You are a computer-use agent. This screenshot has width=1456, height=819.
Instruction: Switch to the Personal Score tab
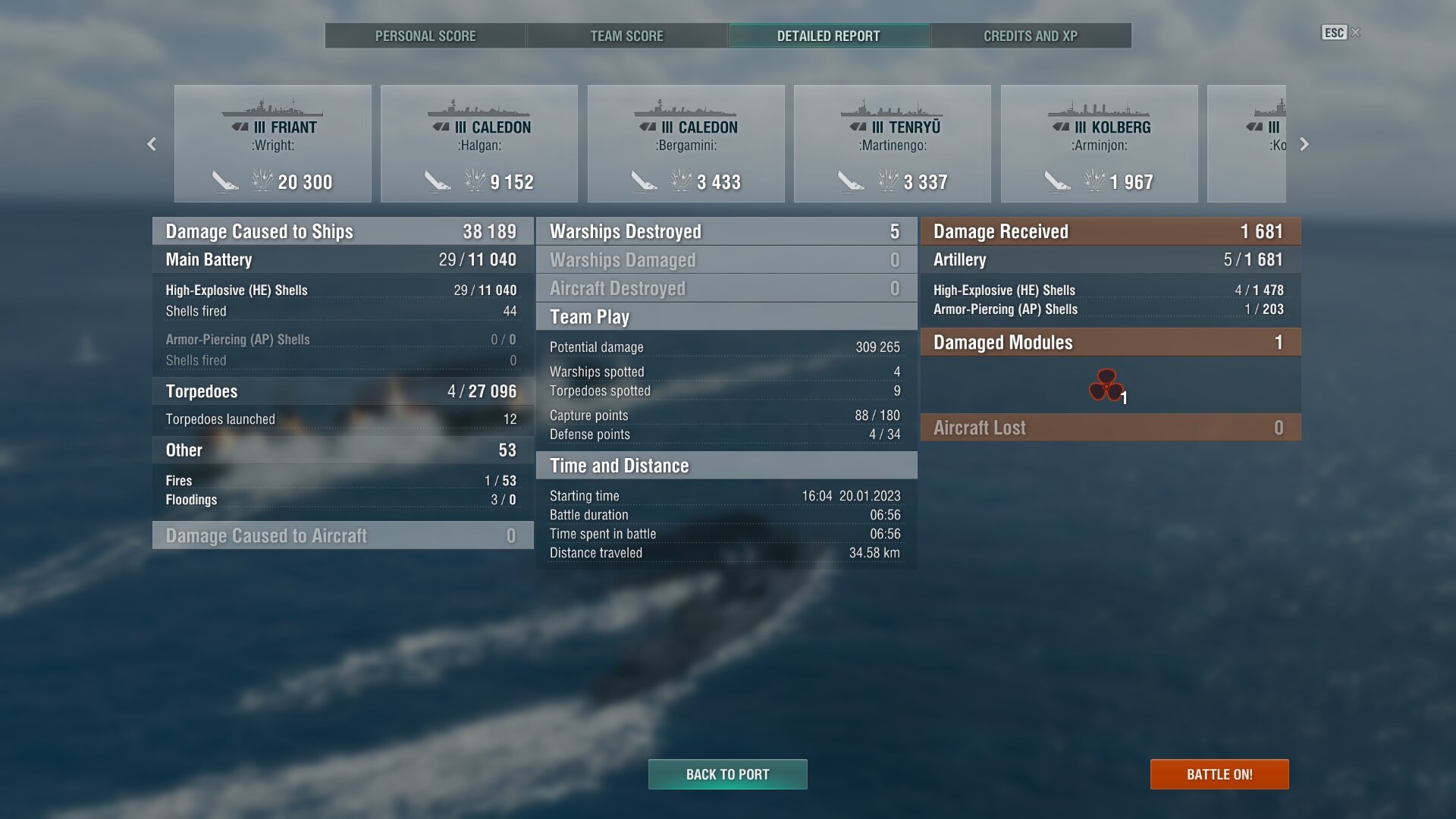(425, 36)
